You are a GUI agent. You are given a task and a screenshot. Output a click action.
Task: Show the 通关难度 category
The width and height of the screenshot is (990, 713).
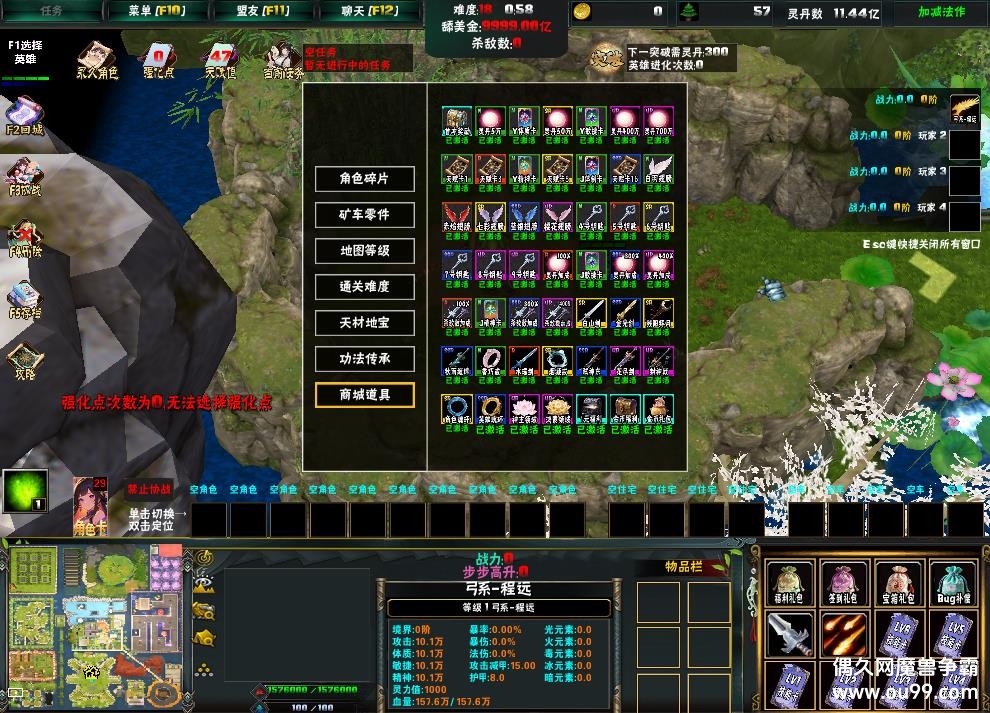pyautogui.click(x=364, y=286)
